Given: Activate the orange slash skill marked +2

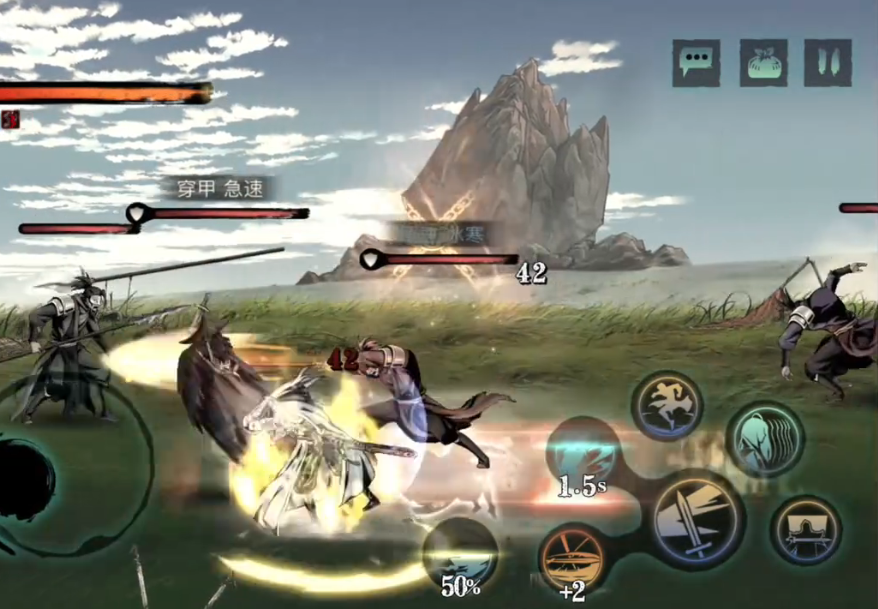Looking at the screenshot, I should (x=572, y=558).
